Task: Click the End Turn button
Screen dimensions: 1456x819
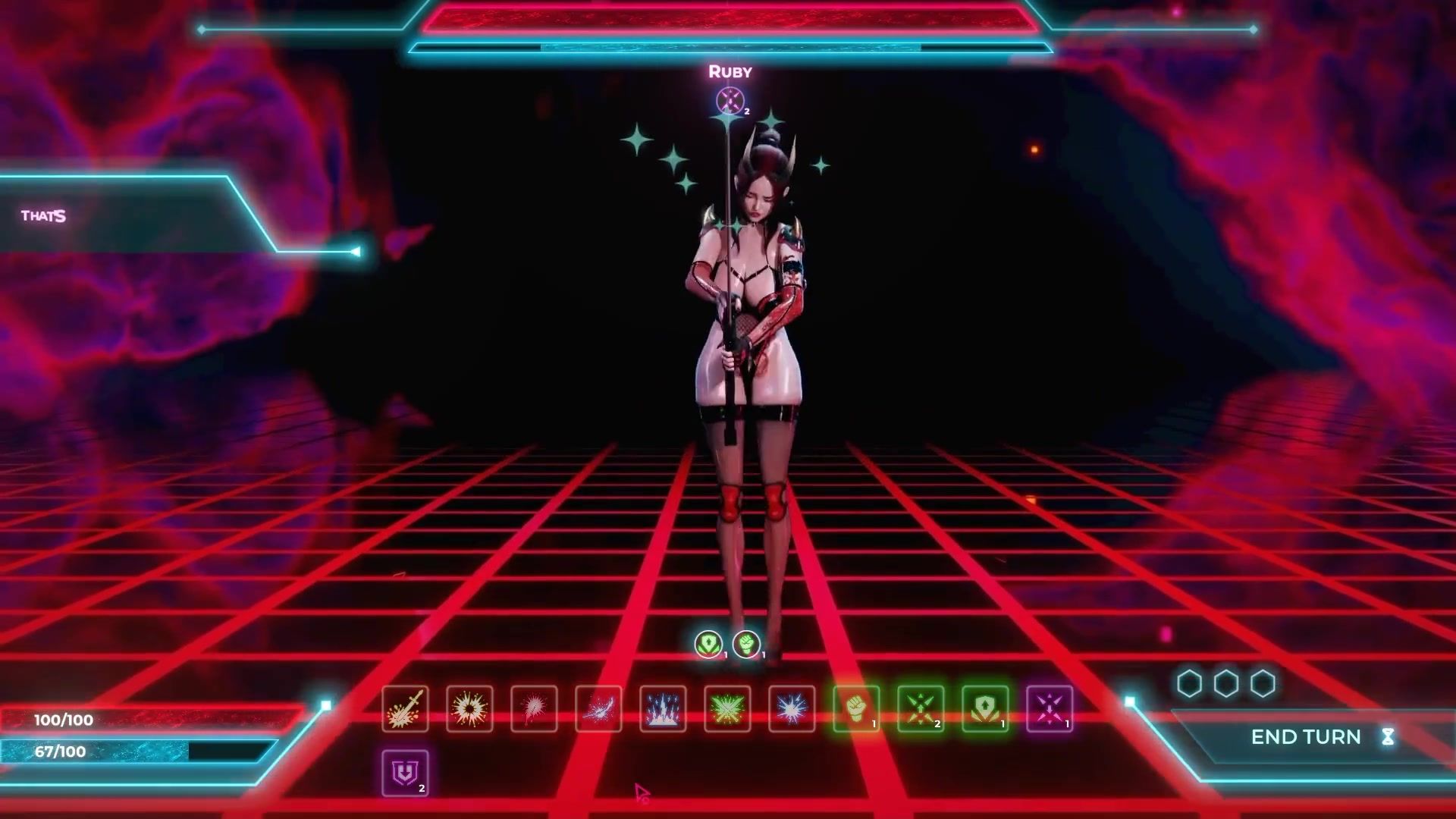Action: (1306, 737)
